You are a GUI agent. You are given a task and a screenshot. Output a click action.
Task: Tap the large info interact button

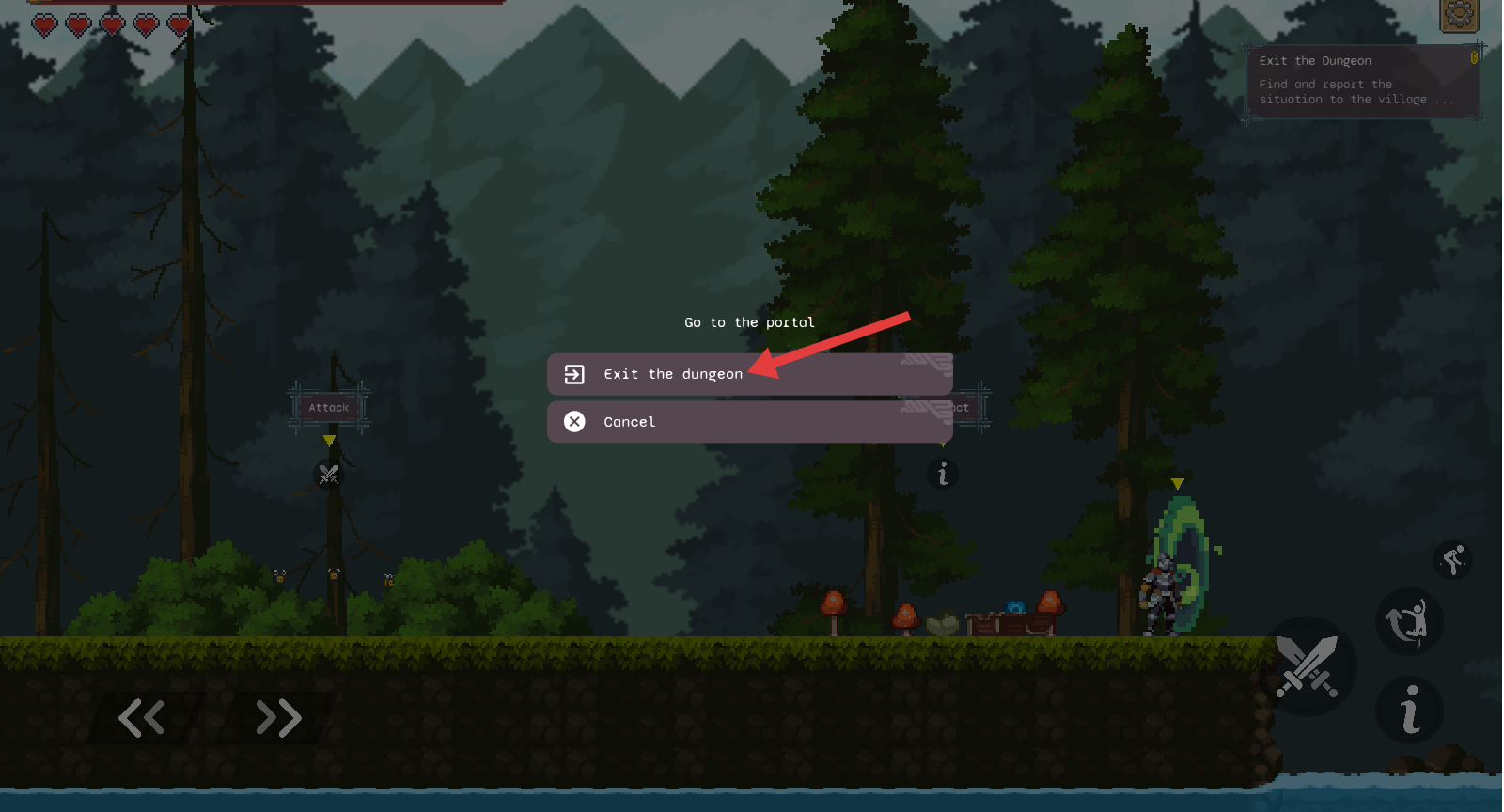[1409, 710]
